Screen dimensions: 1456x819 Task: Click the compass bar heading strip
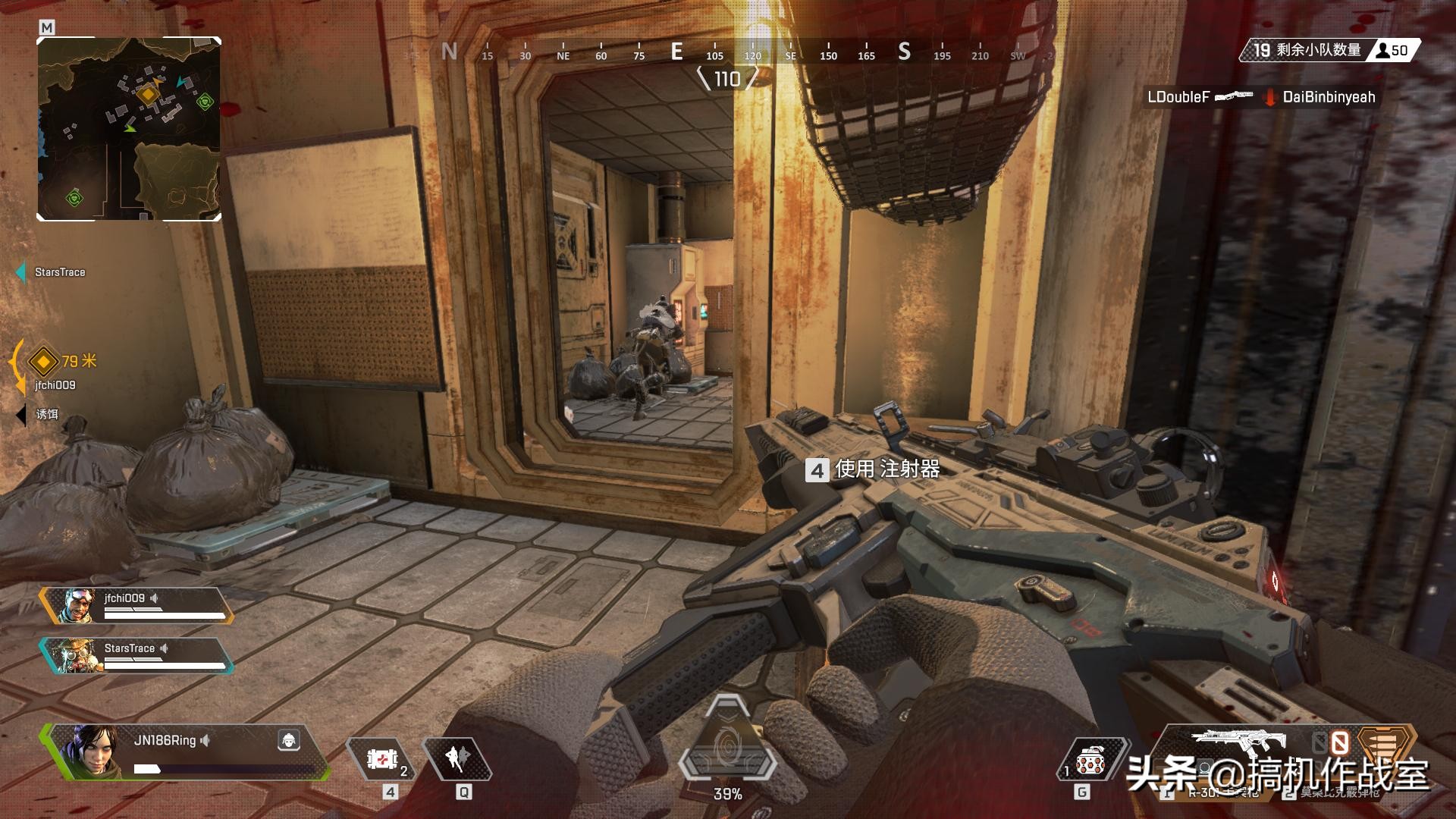pos(728,53)
